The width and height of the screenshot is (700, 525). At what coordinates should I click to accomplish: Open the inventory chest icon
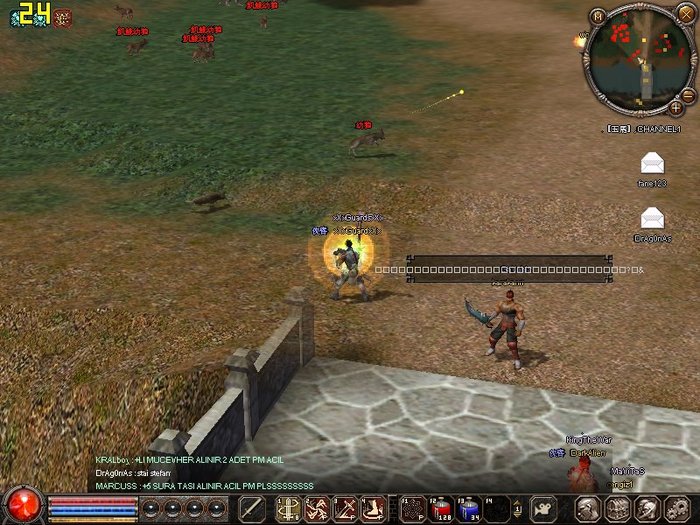617,509
